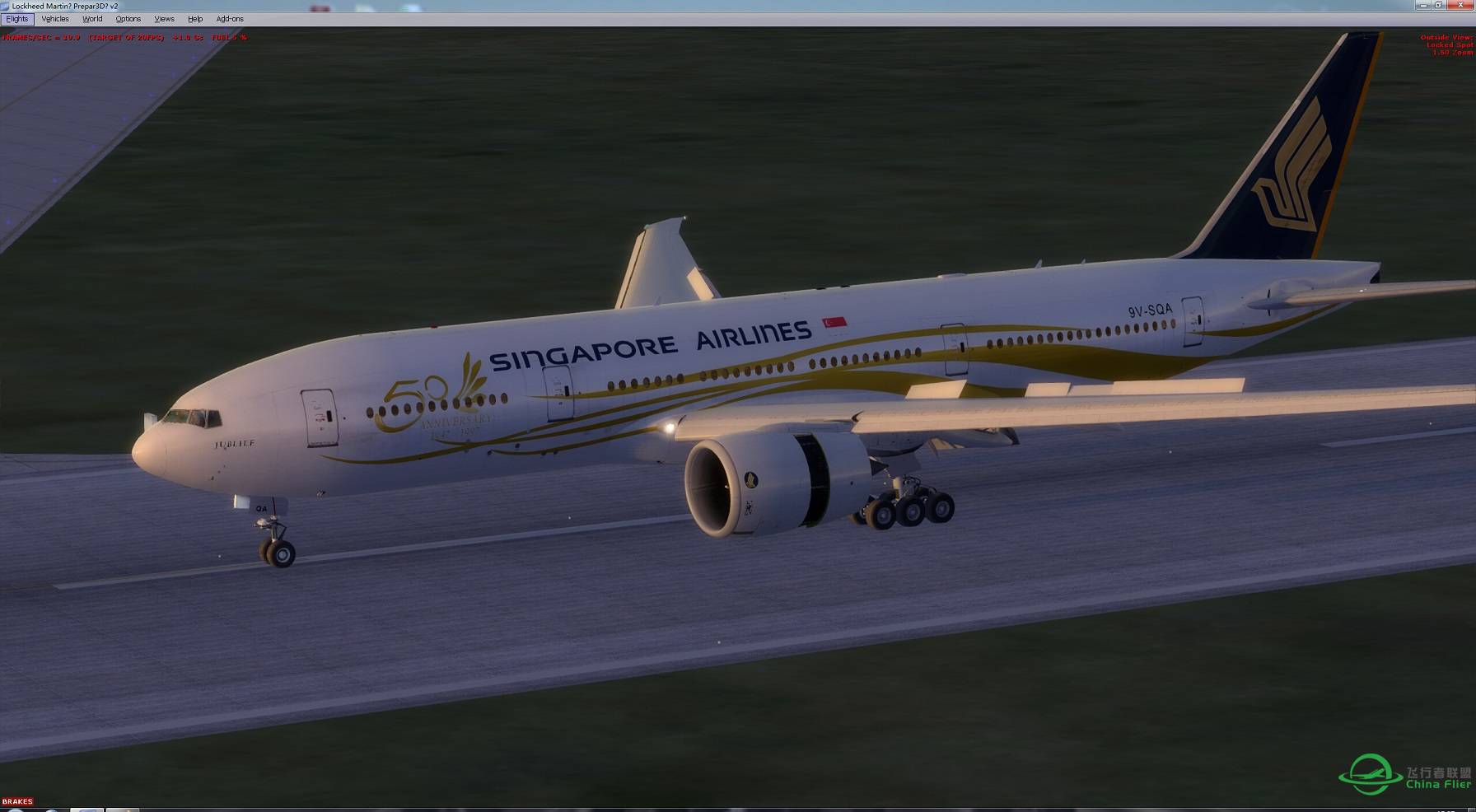Open the Add-ons menu
The image size is (1476, 812).
point(230,18)
